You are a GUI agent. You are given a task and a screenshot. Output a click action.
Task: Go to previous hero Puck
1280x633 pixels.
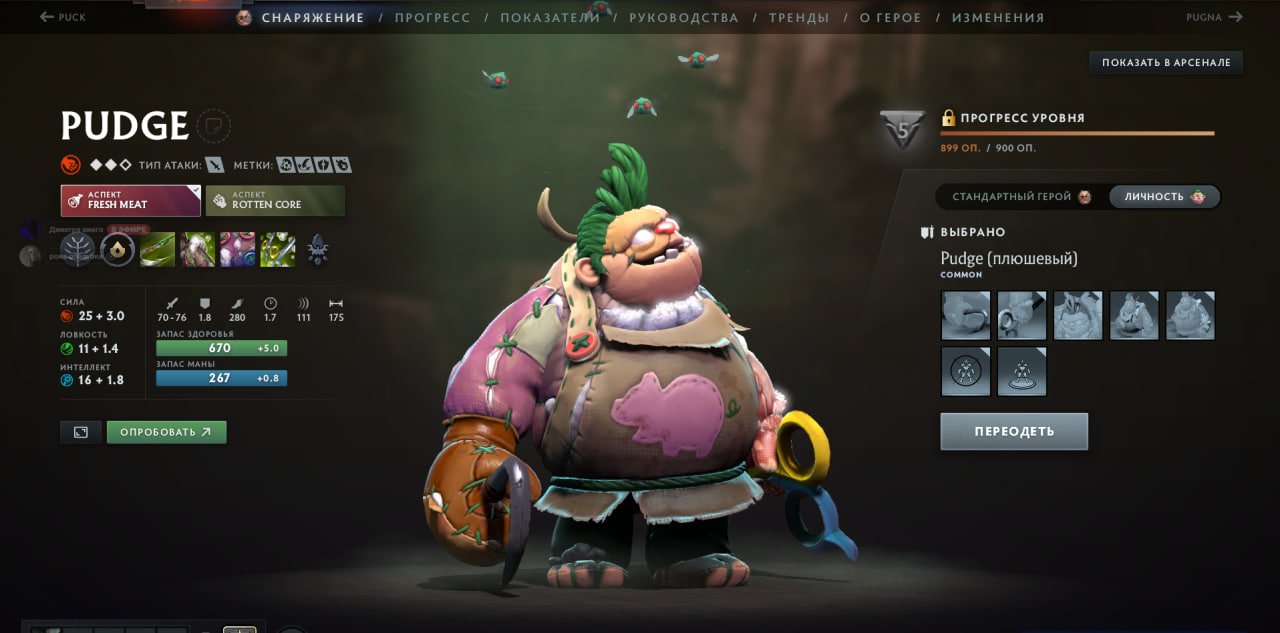[63, 17]
